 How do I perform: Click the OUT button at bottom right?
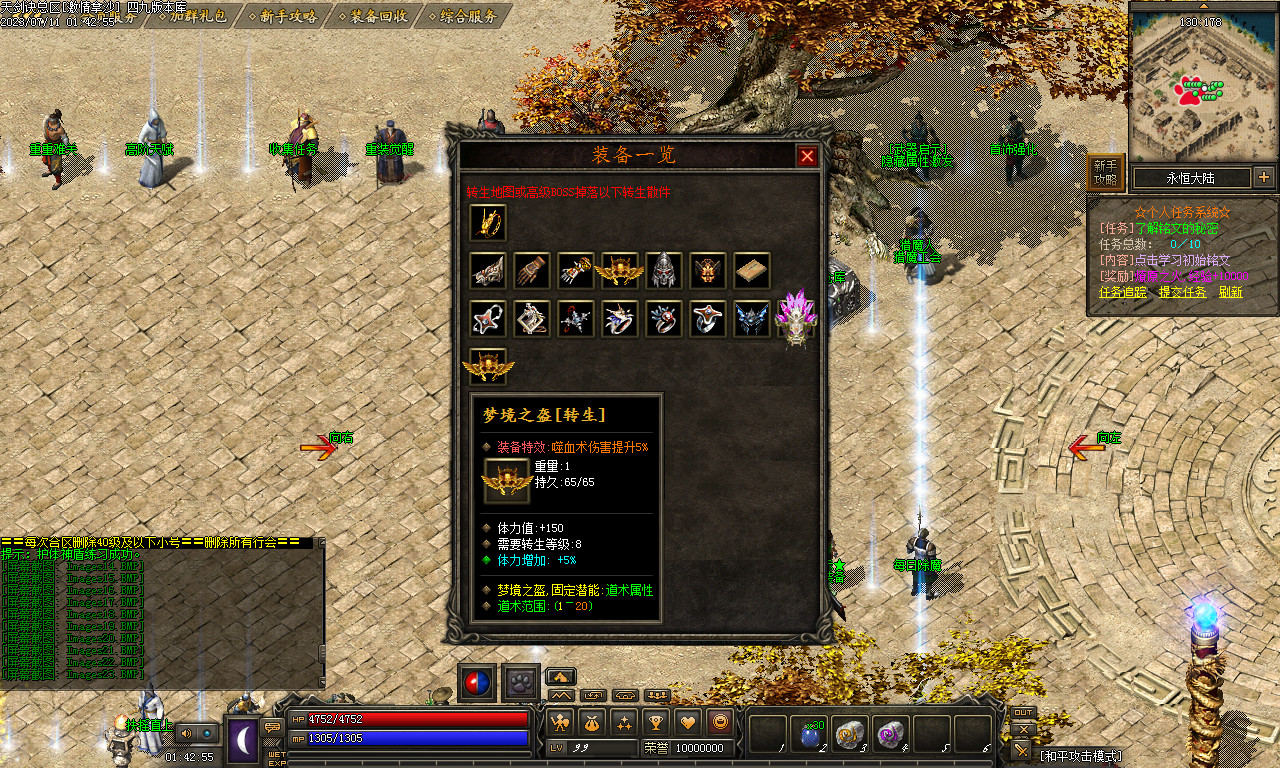click(1023, 713)
